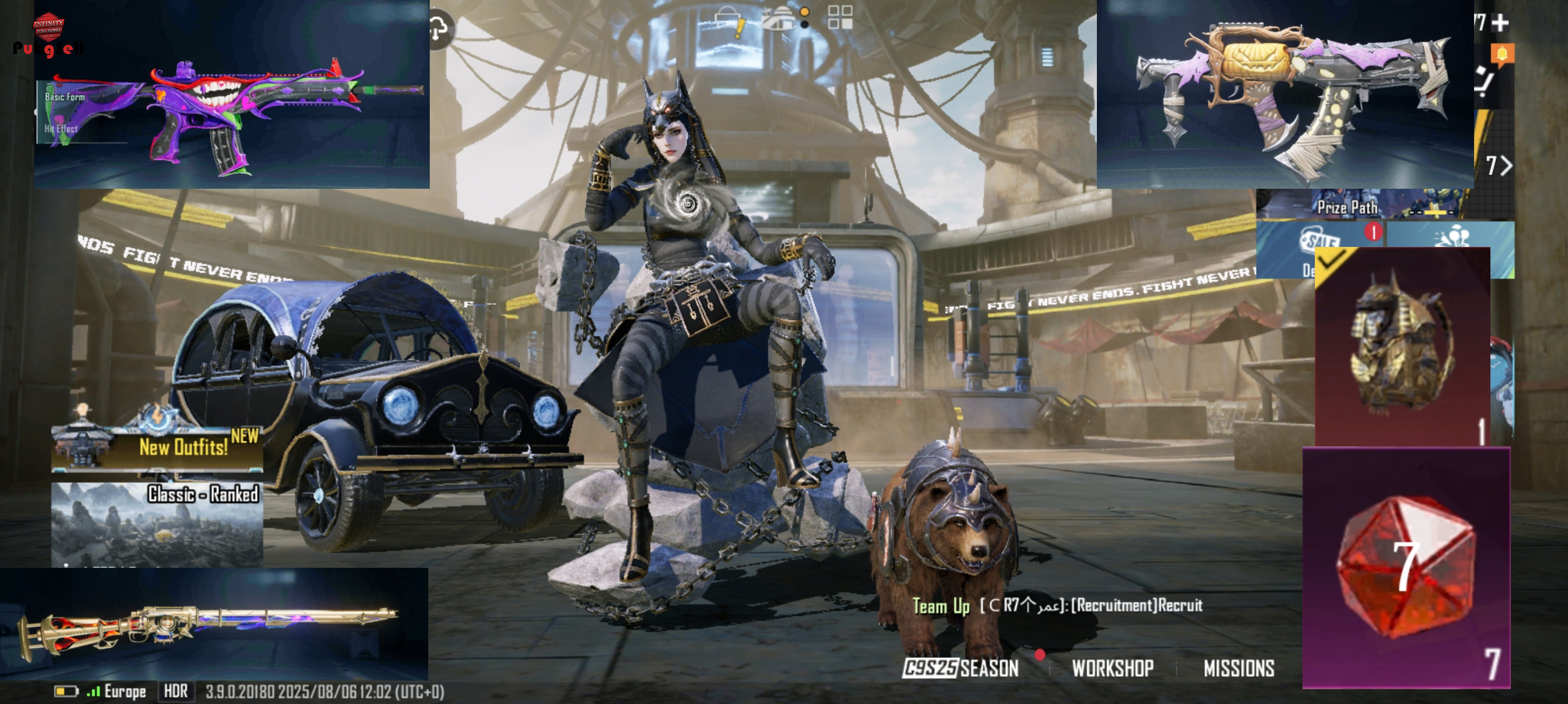Open the New Outfits banner
Screen dimensions: 1568x704
point(158,447)
